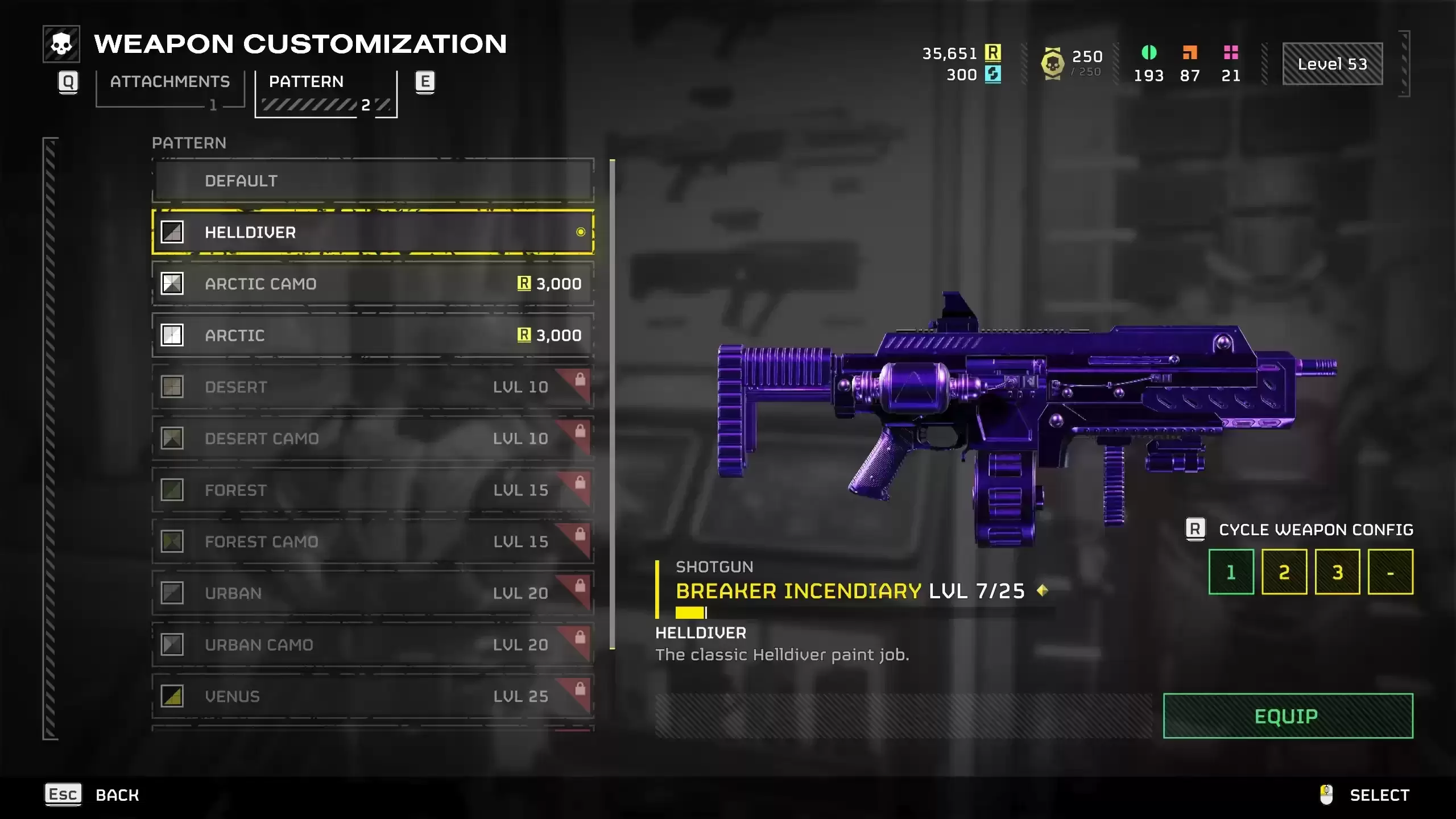The height and width of the screenshot is (819, 1456).
Task: Pick the Arctic pattern row
Action: coord(373,336)
